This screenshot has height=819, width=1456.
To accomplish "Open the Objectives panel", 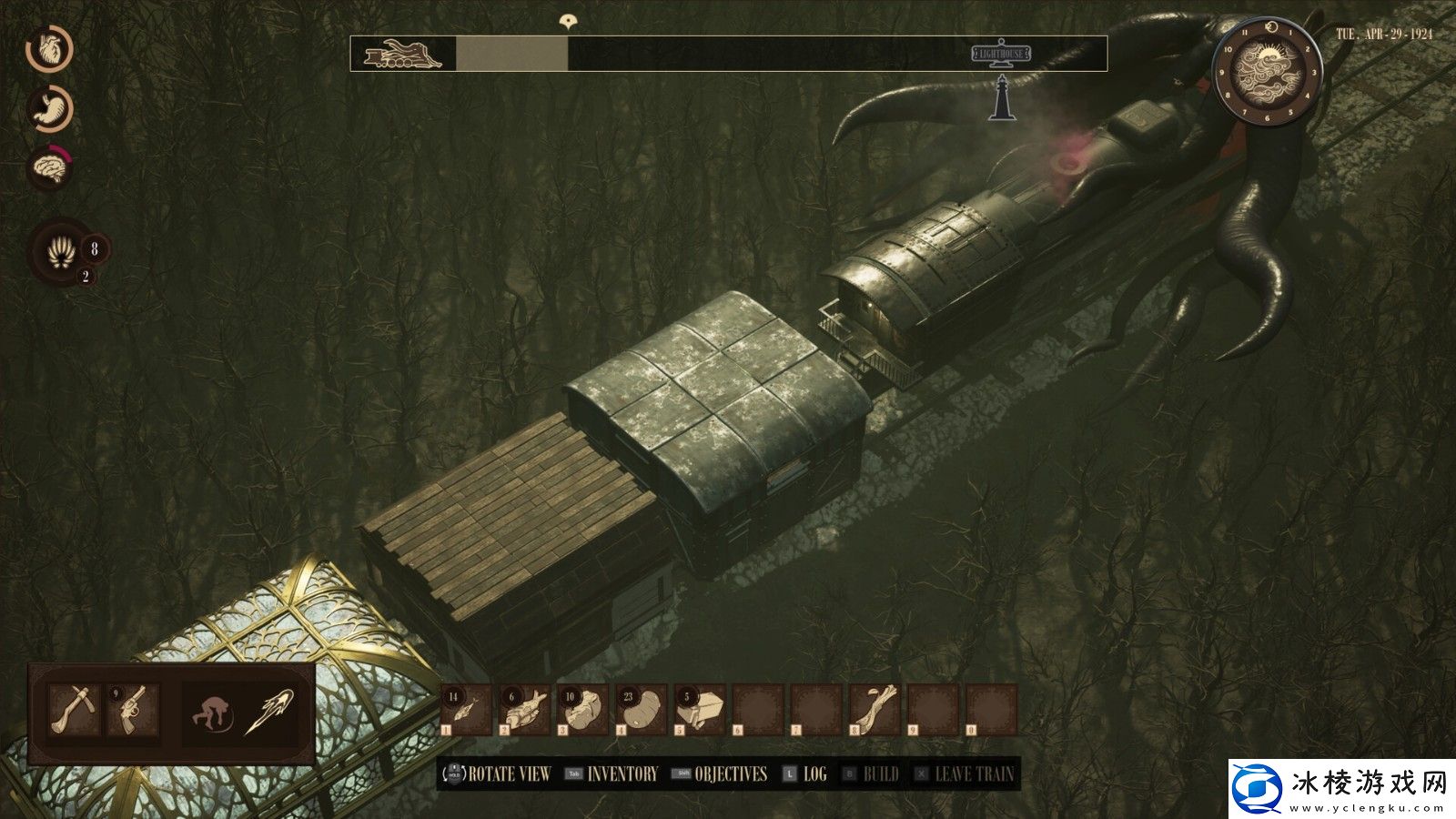I will 730,774.
